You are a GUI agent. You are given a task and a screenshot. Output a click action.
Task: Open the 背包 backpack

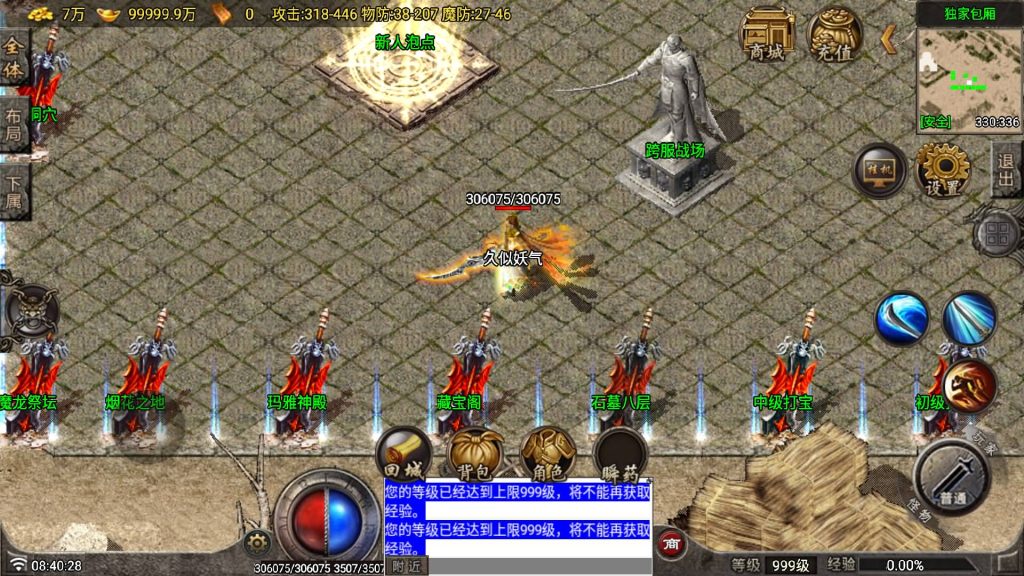[x=475, y=456]
